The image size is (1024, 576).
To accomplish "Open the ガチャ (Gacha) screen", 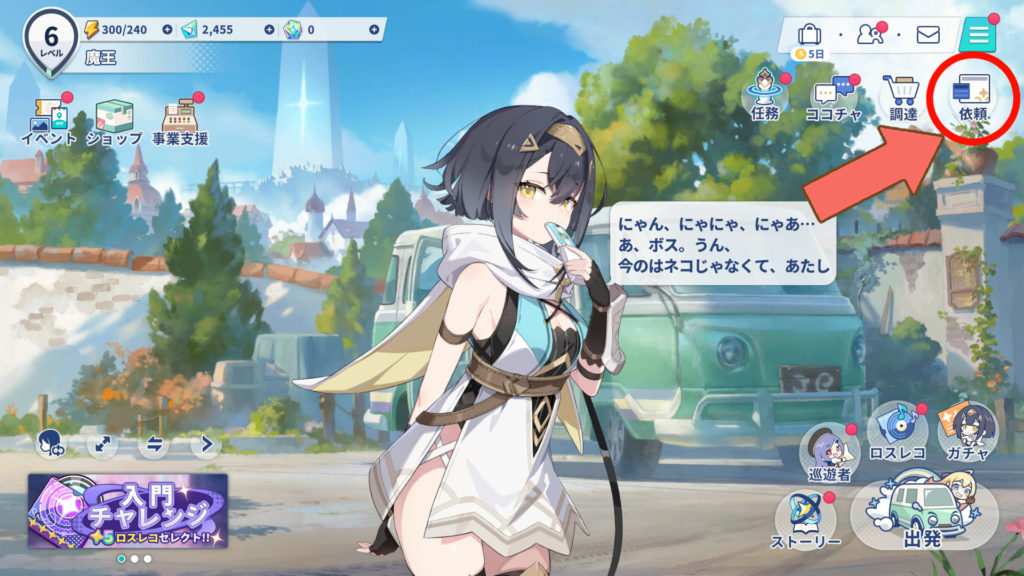I will pyautogui.click(x=967, y=437).
